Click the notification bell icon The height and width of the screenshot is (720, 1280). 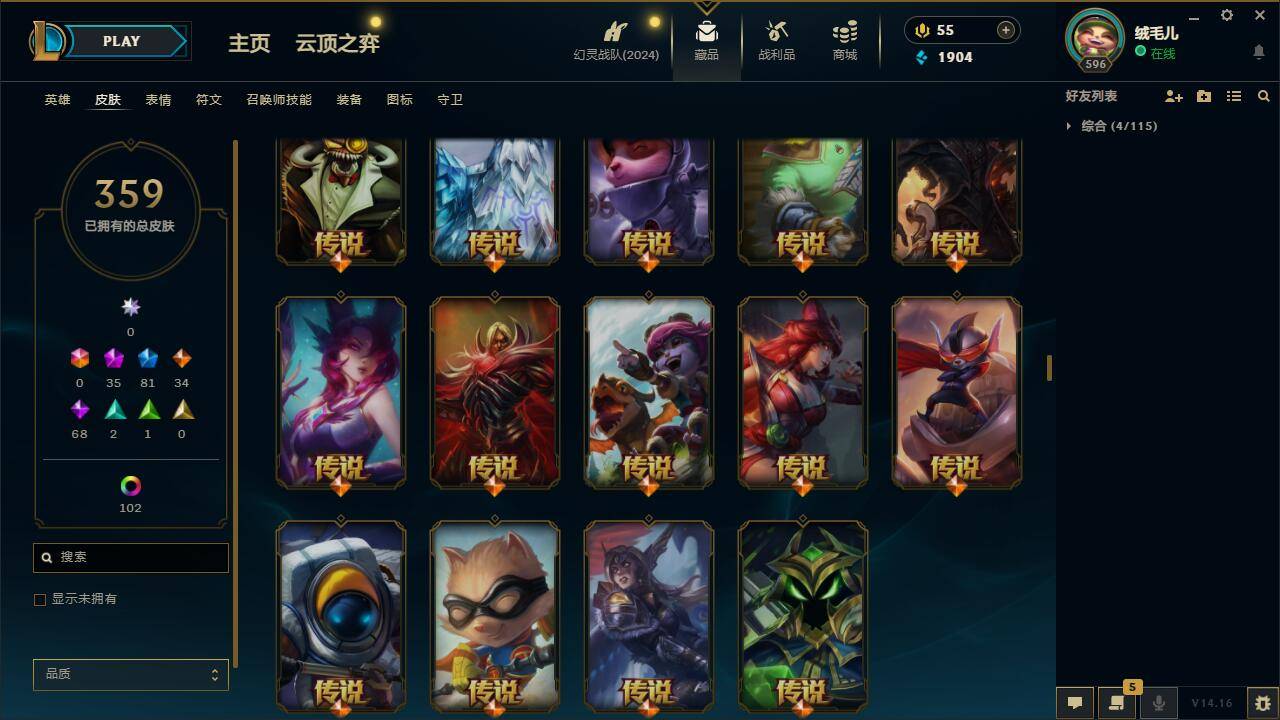coord(1258,52)
